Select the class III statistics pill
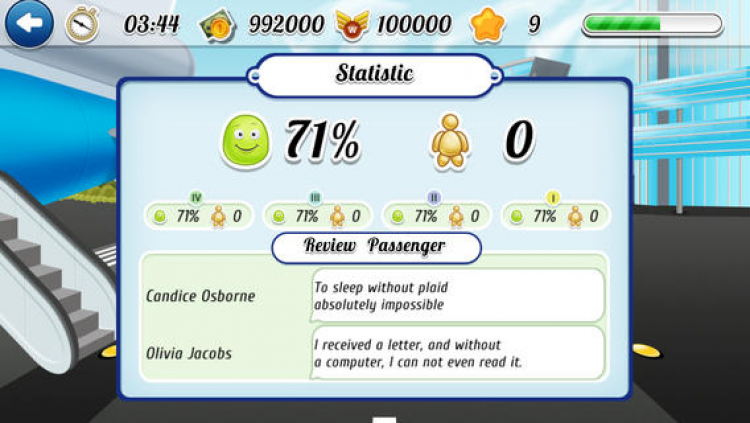The width and height of the screenshot is (750, 423). pyautogui.click(x=315, y=215)
